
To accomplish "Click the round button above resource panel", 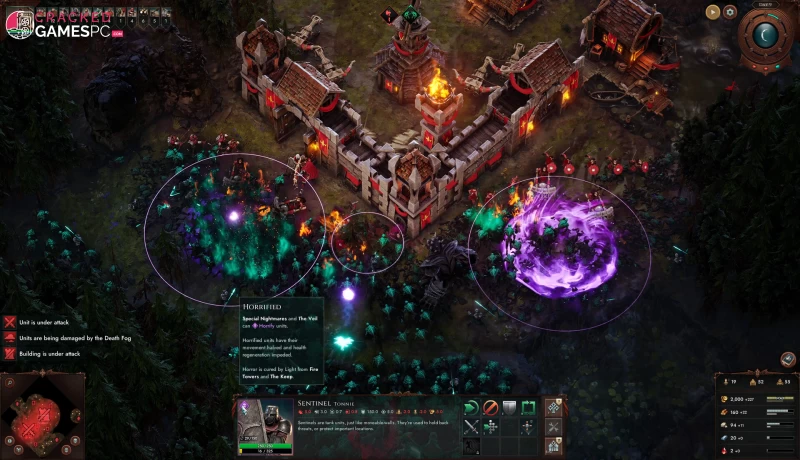I will click(788, 358).
